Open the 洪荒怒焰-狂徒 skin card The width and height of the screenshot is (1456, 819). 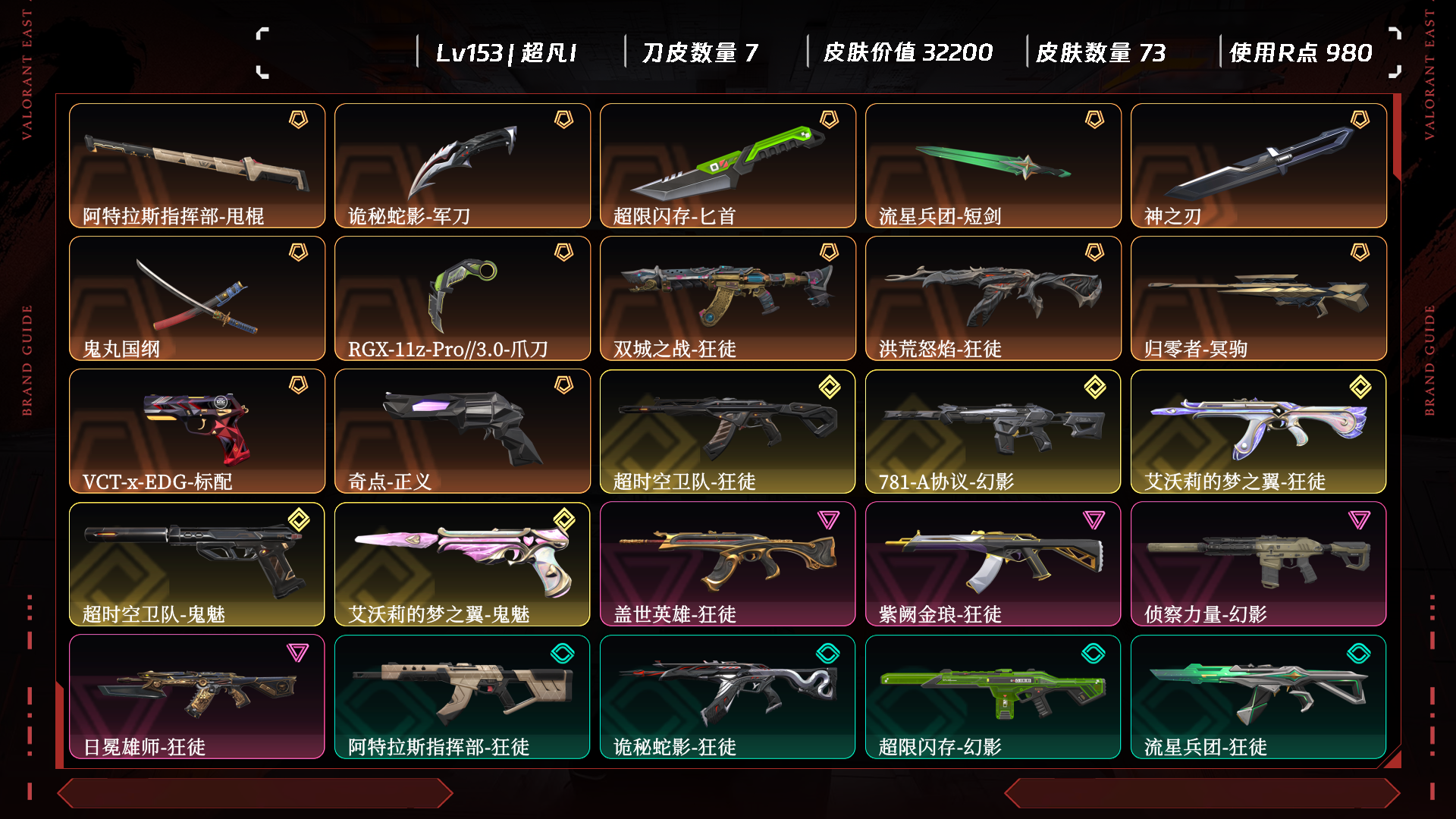pos(993,298)
